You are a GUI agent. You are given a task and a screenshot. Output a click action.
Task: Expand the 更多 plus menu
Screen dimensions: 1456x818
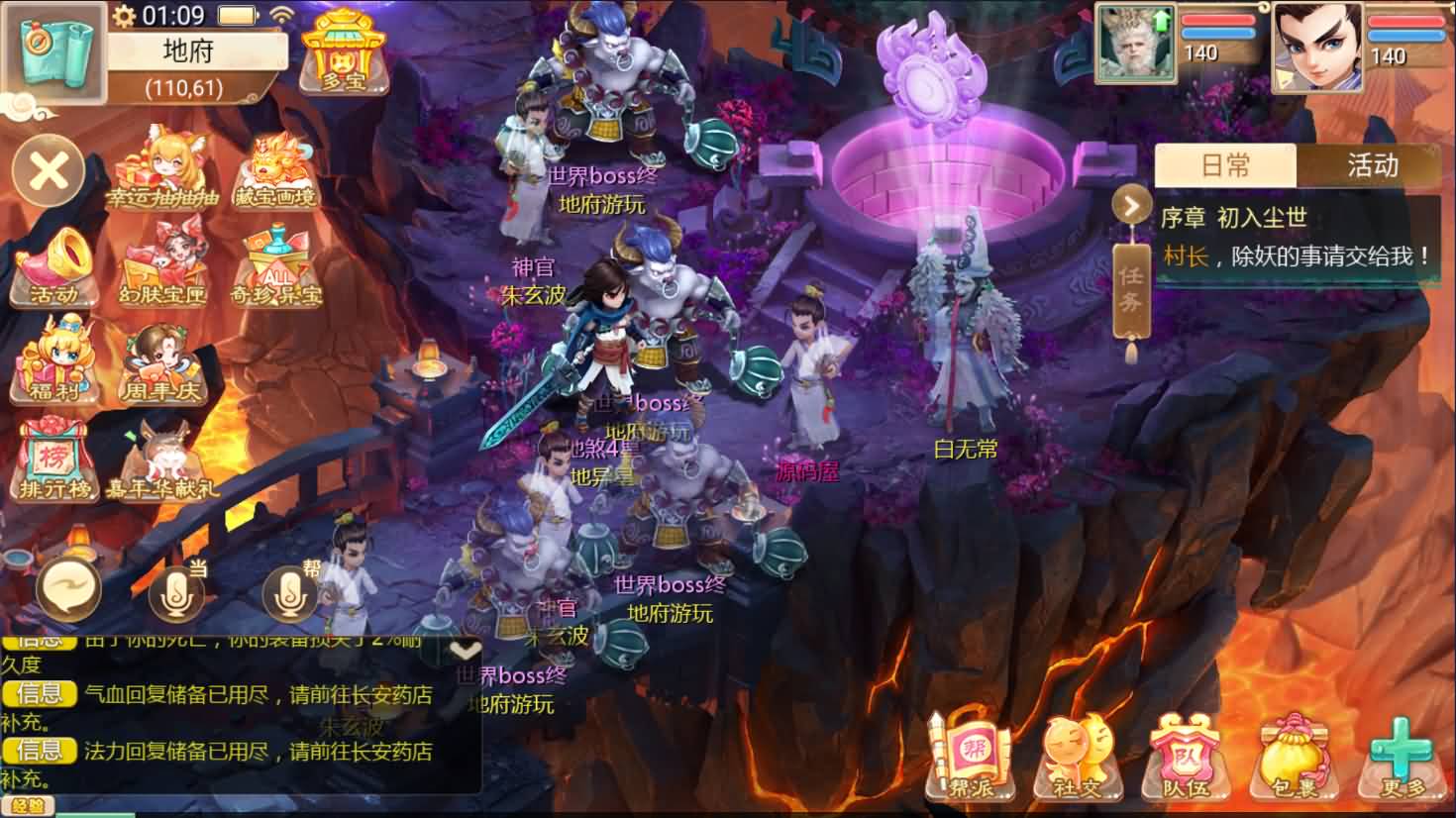point(1403,760)
